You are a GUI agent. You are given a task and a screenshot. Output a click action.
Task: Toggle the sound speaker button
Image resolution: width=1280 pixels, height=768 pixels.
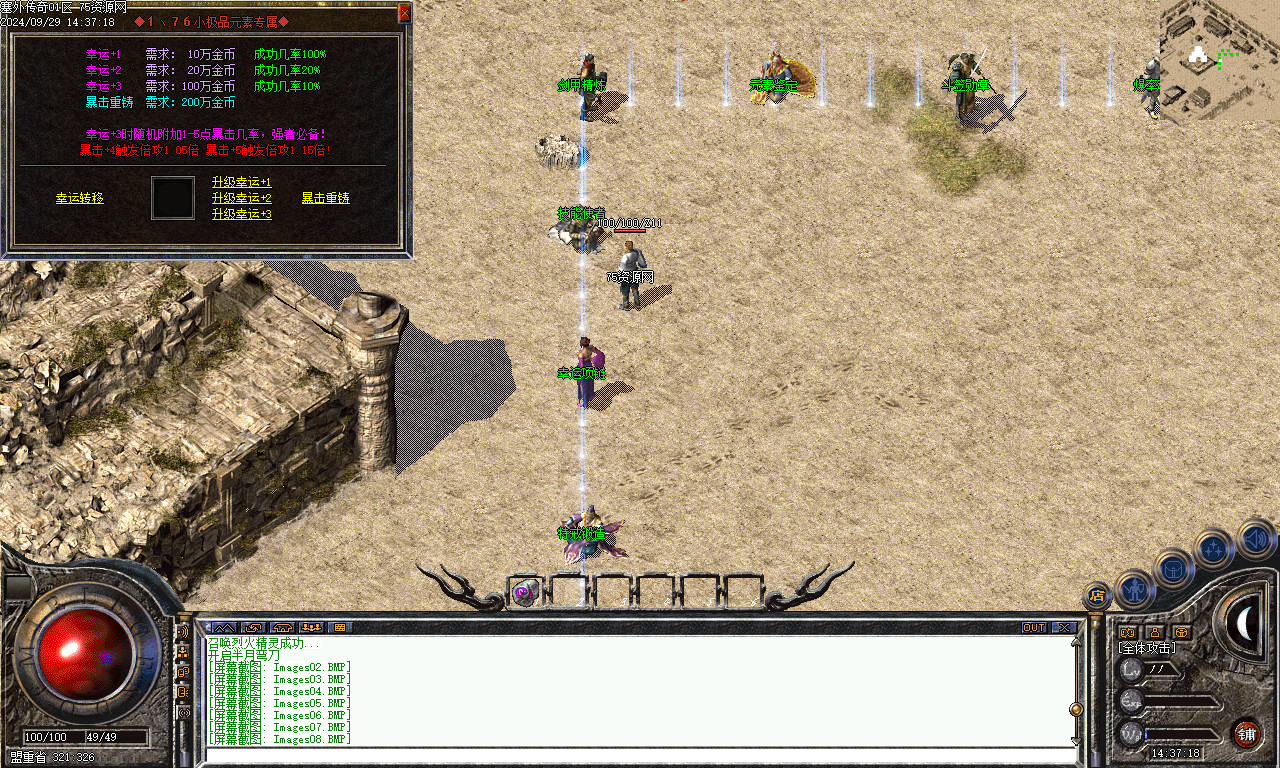click(1254, 537)
